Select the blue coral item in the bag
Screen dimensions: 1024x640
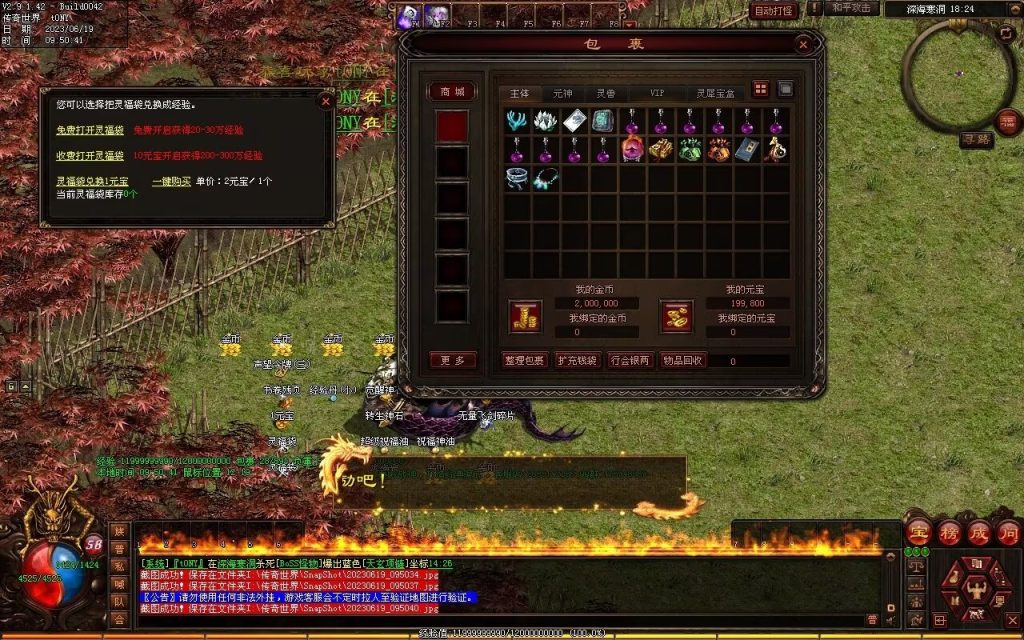pyautogui.click(x=517, y=121)
